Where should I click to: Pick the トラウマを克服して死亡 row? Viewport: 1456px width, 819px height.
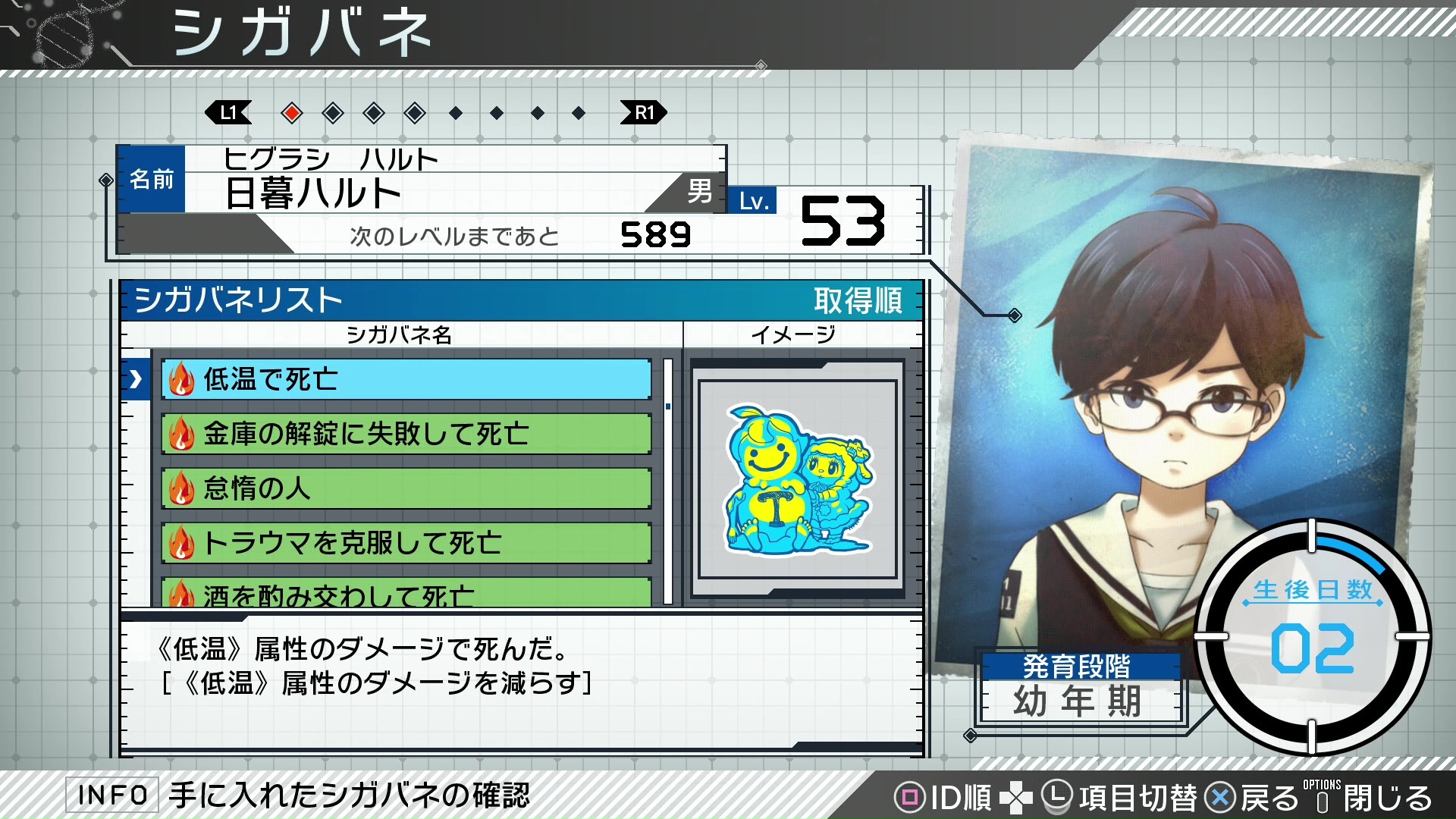click(x=406, y=543)
